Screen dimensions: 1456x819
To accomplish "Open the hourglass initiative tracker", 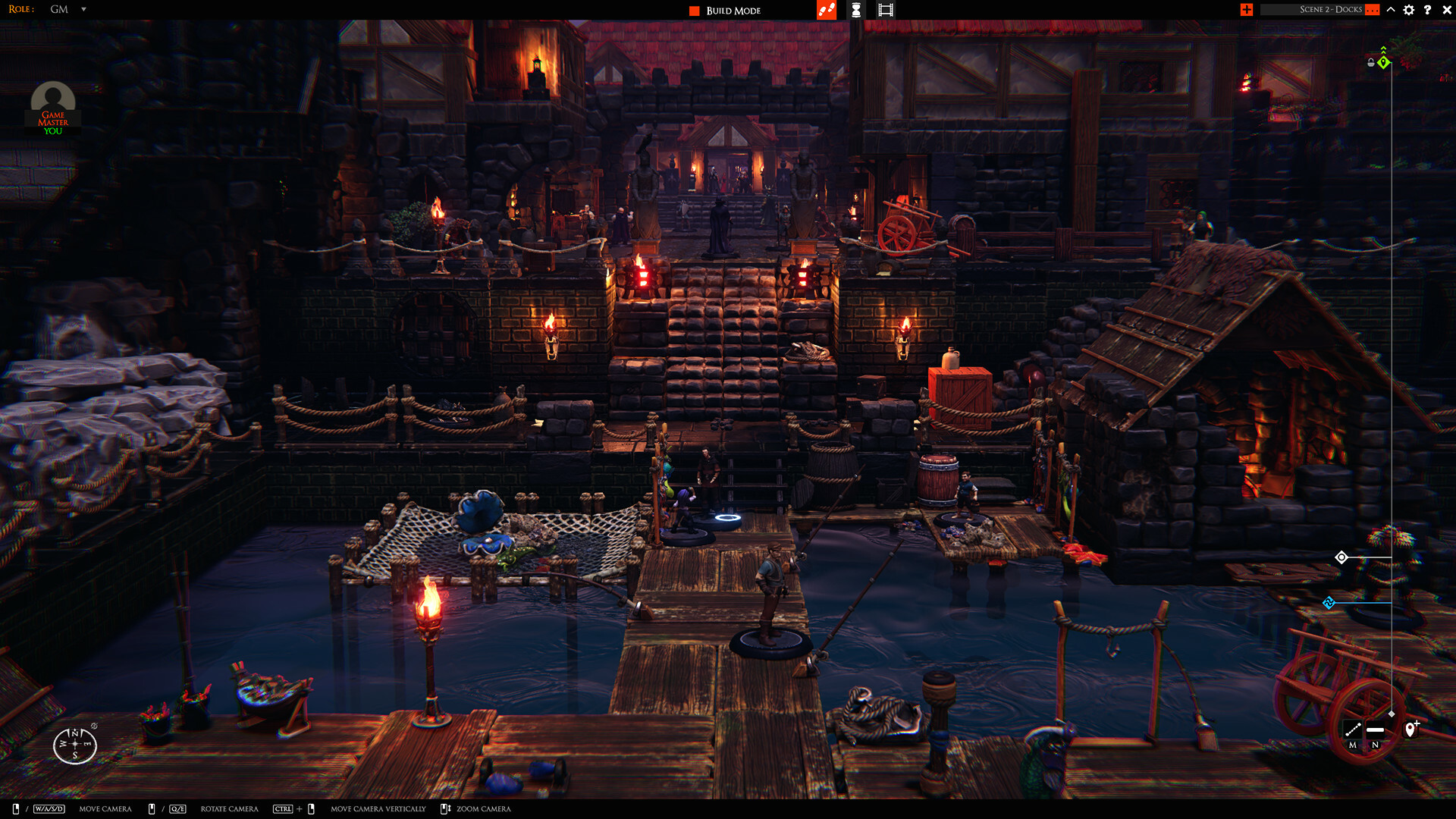I will point(856,10).
